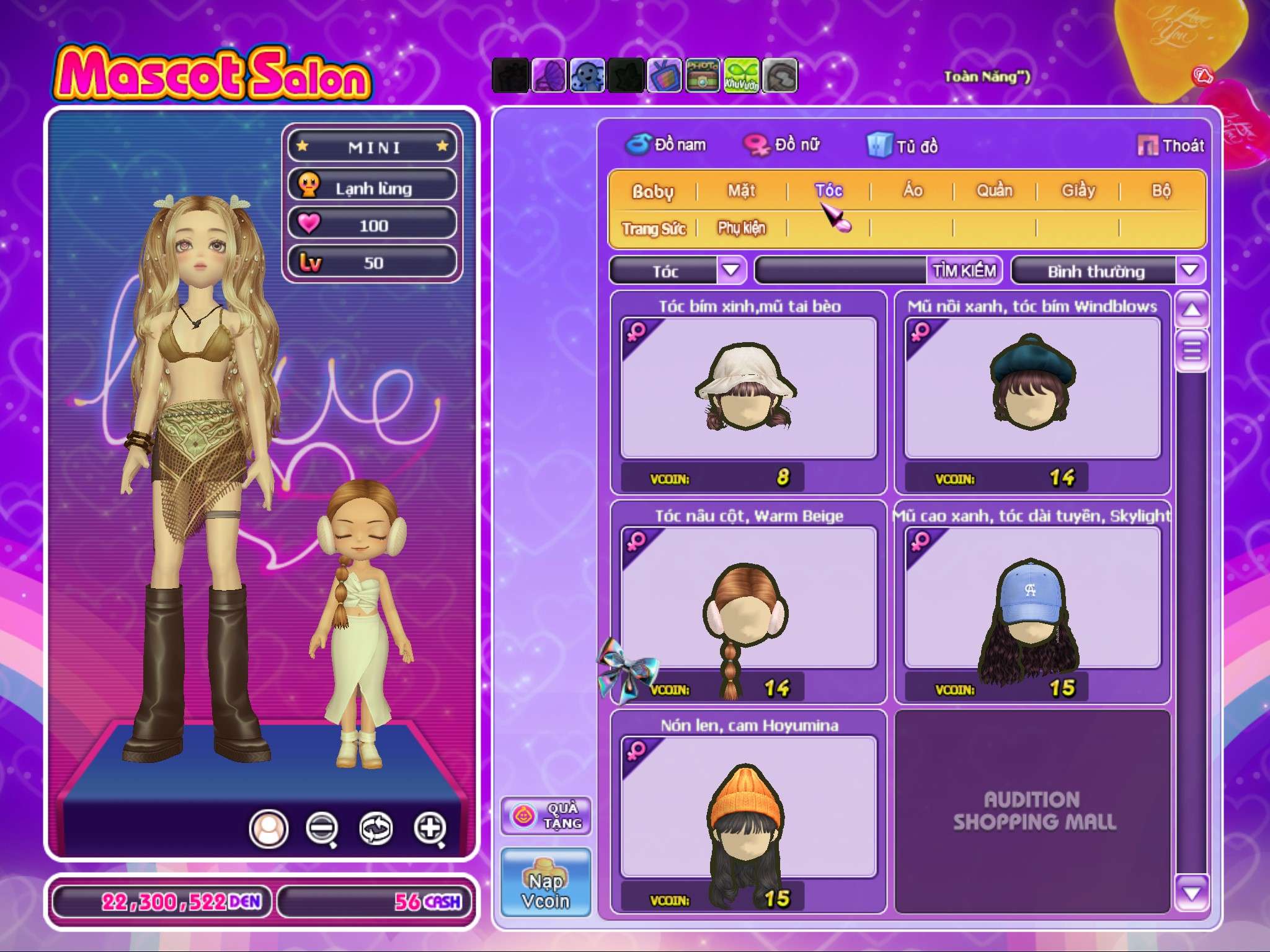This screenshot has width=1270, height=952.
Task: Rotate the character preview
Action: tap(376, 828)
